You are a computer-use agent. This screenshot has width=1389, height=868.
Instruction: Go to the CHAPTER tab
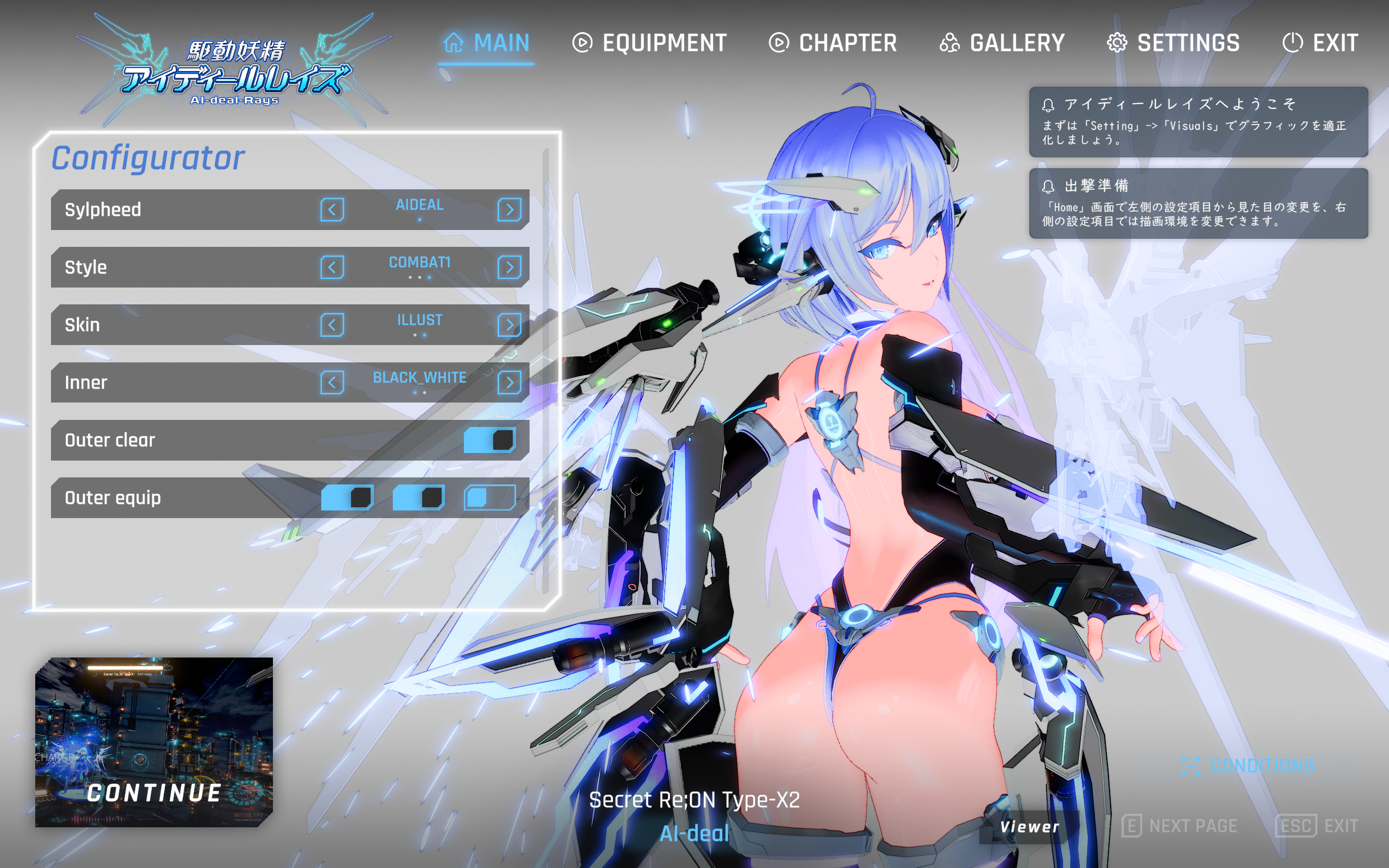(x=833, y=43)
